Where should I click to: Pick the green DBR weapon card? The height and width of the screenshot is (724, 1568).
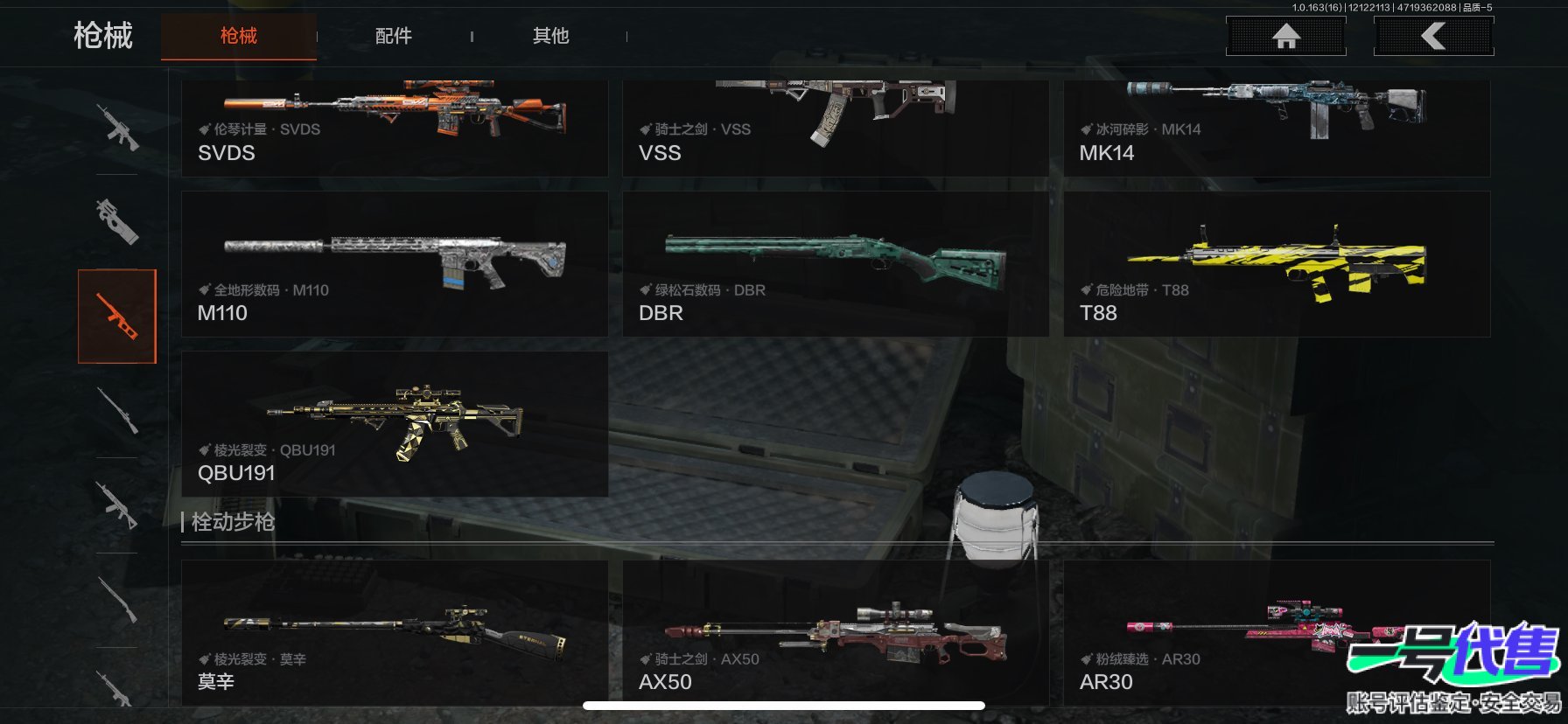click(835, 264)
